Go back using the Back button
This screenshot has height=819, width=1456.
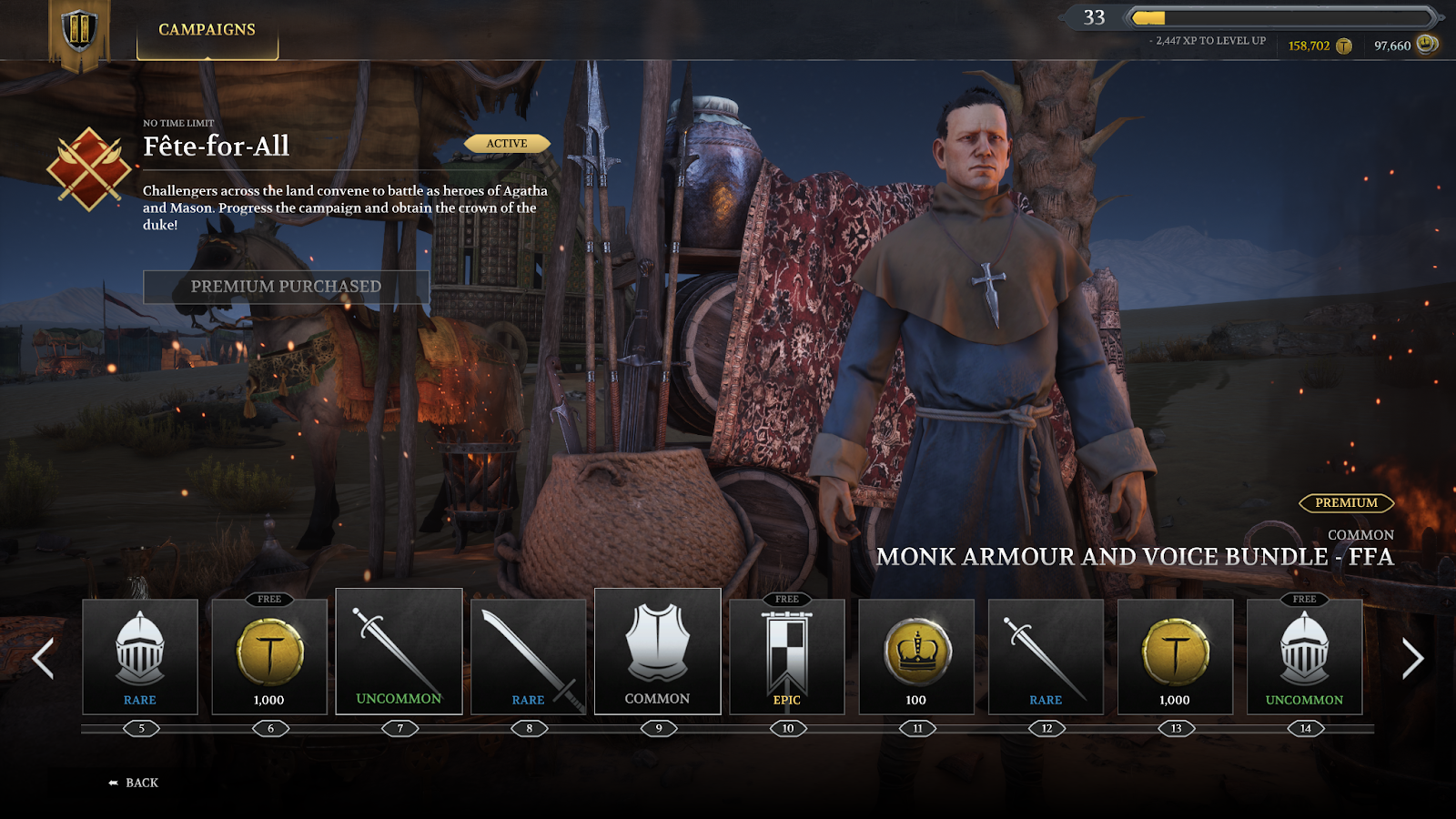133,782
